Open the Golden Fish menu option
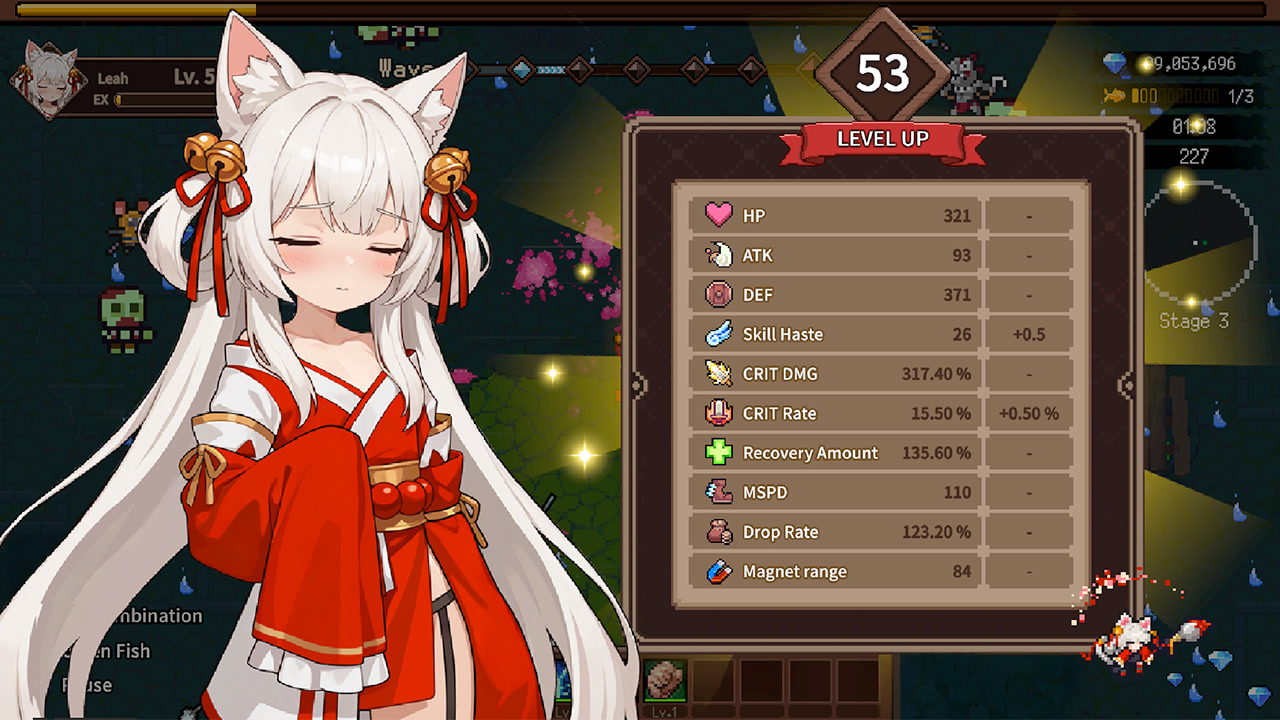The width and height of the screenshot is (1280, 720). click(x=110, y=651)
